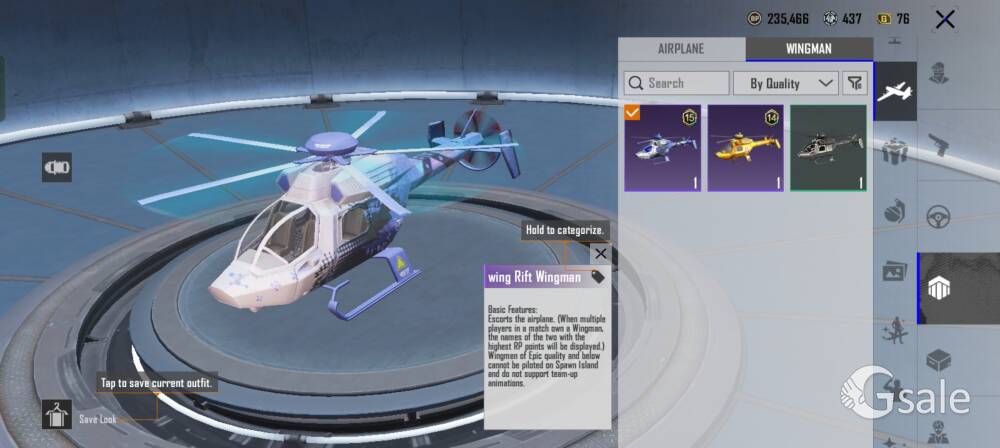This screenshot has width=1000, height=448.
Task: Switch to the AIRPLANE tab
Action: [681, 48]
